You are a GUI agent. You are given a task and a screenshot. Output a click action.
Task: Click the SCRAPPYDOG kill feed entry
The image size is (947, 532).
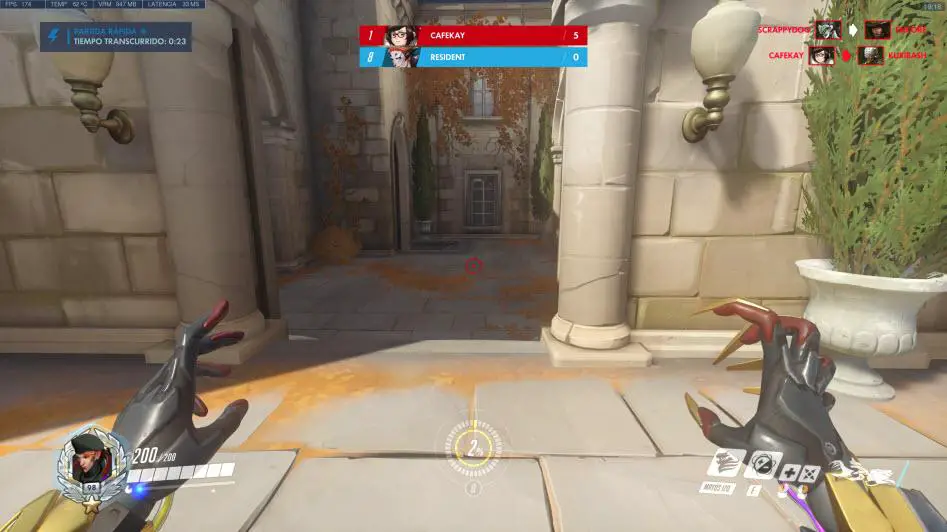pos(845,30)
